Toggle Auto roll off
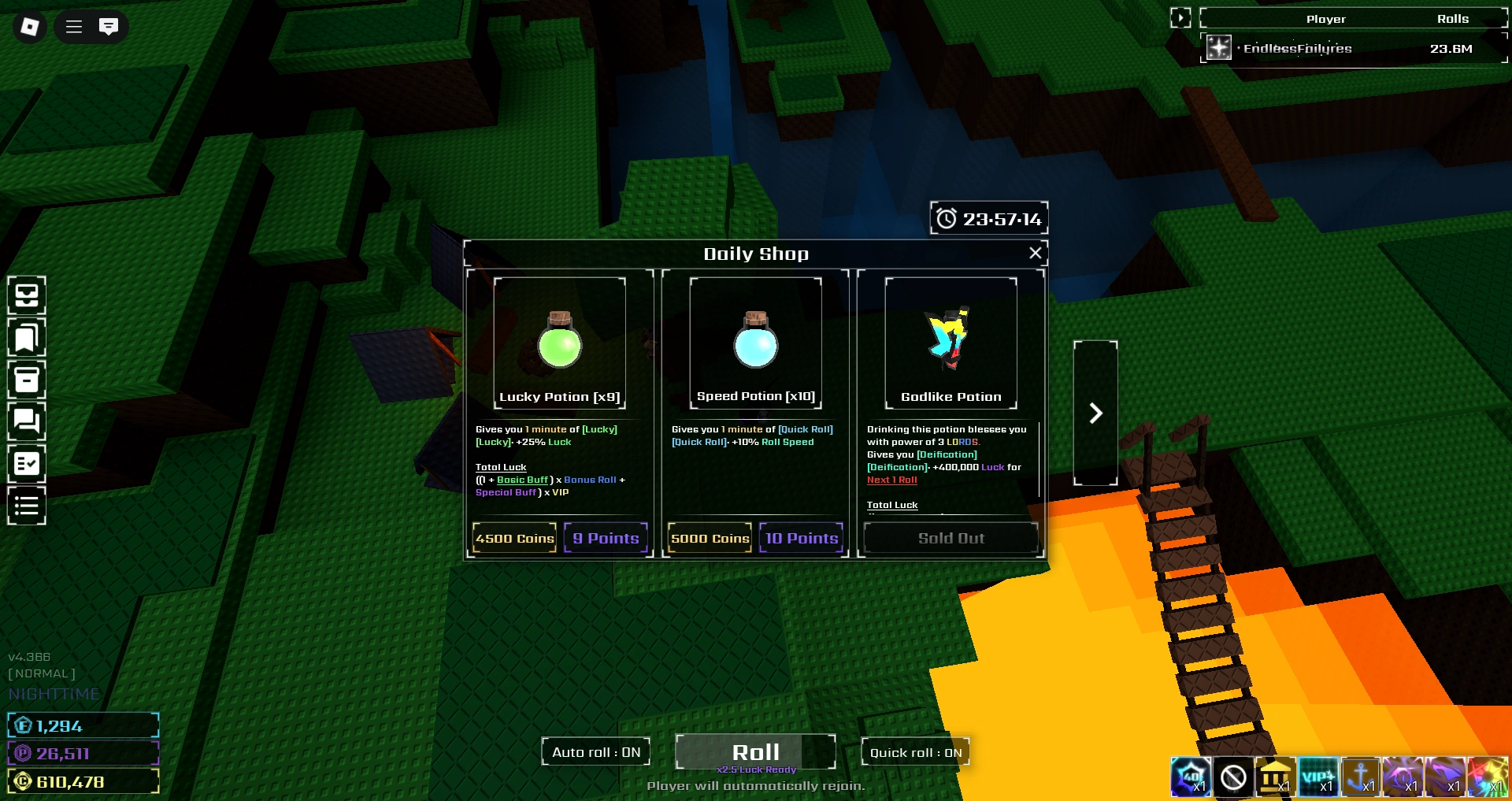This screenshot has width=1512, height=801. click(595, 752)
